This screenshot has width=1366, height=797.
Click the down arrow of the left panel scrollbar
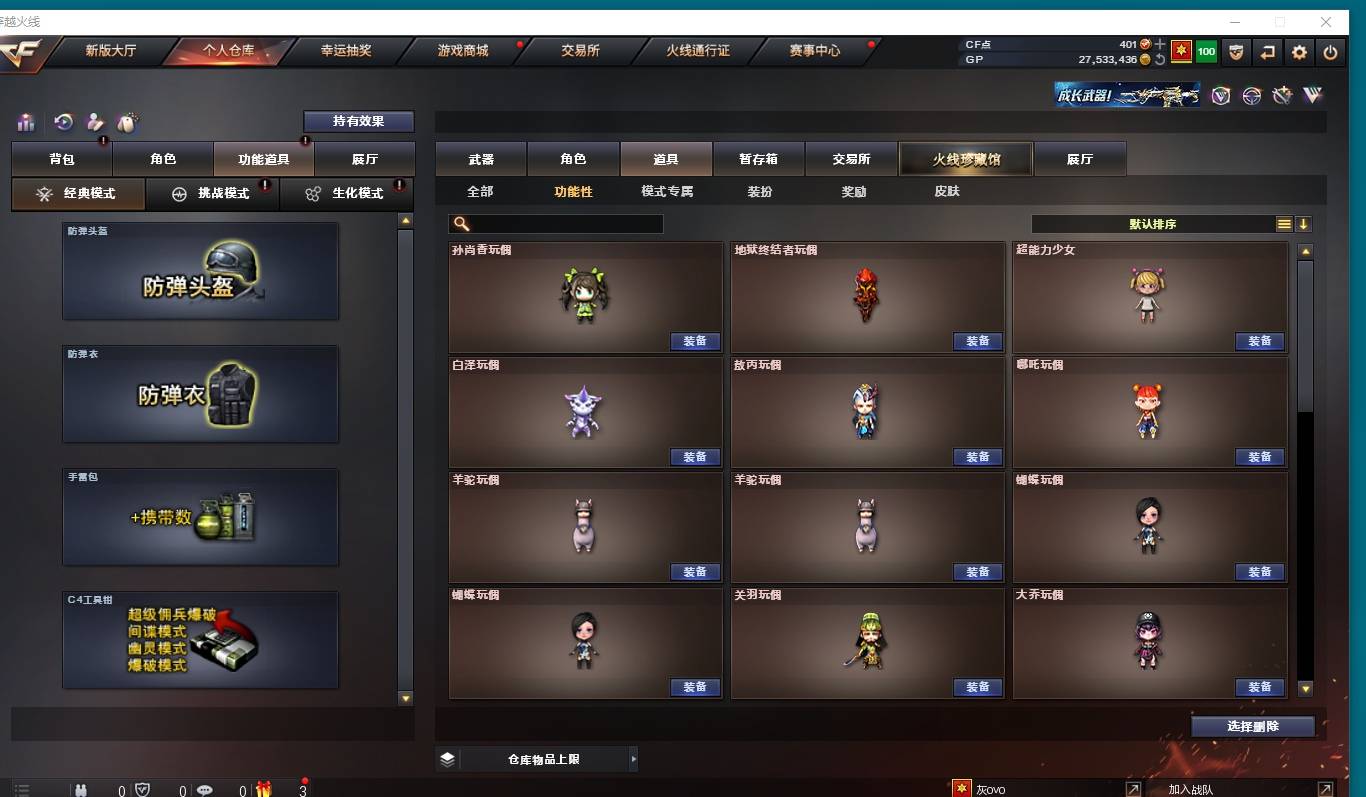pyautogui.click(x=404, y=700)
